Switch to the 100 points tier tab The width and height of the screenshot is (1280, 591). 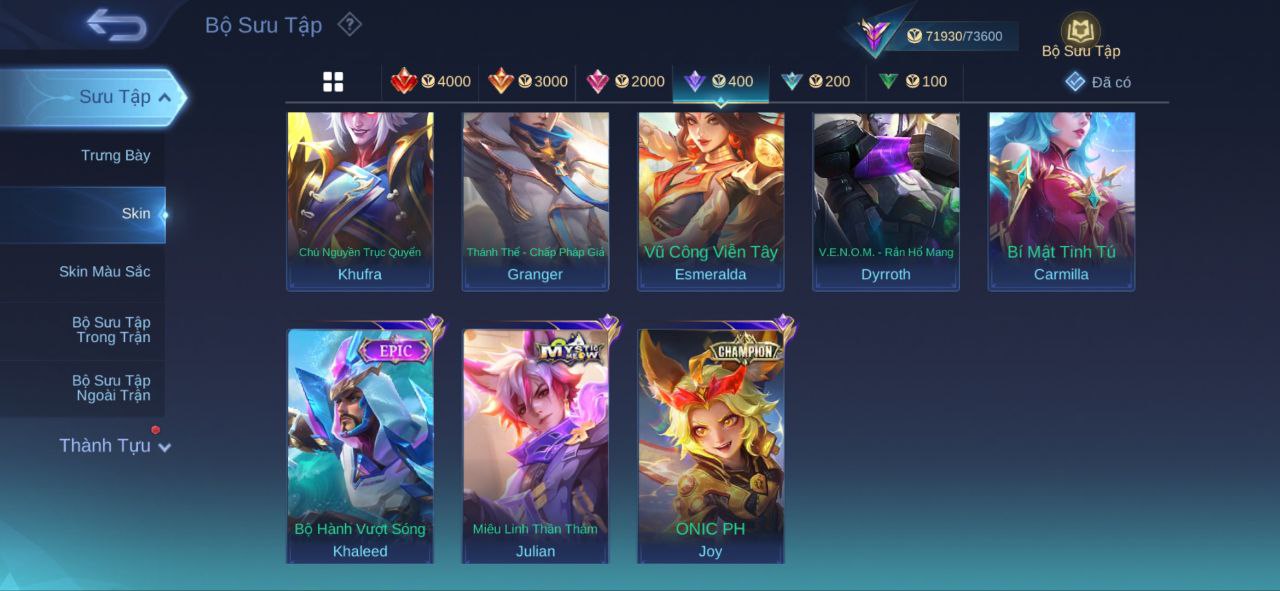click(x=913, y=82)
